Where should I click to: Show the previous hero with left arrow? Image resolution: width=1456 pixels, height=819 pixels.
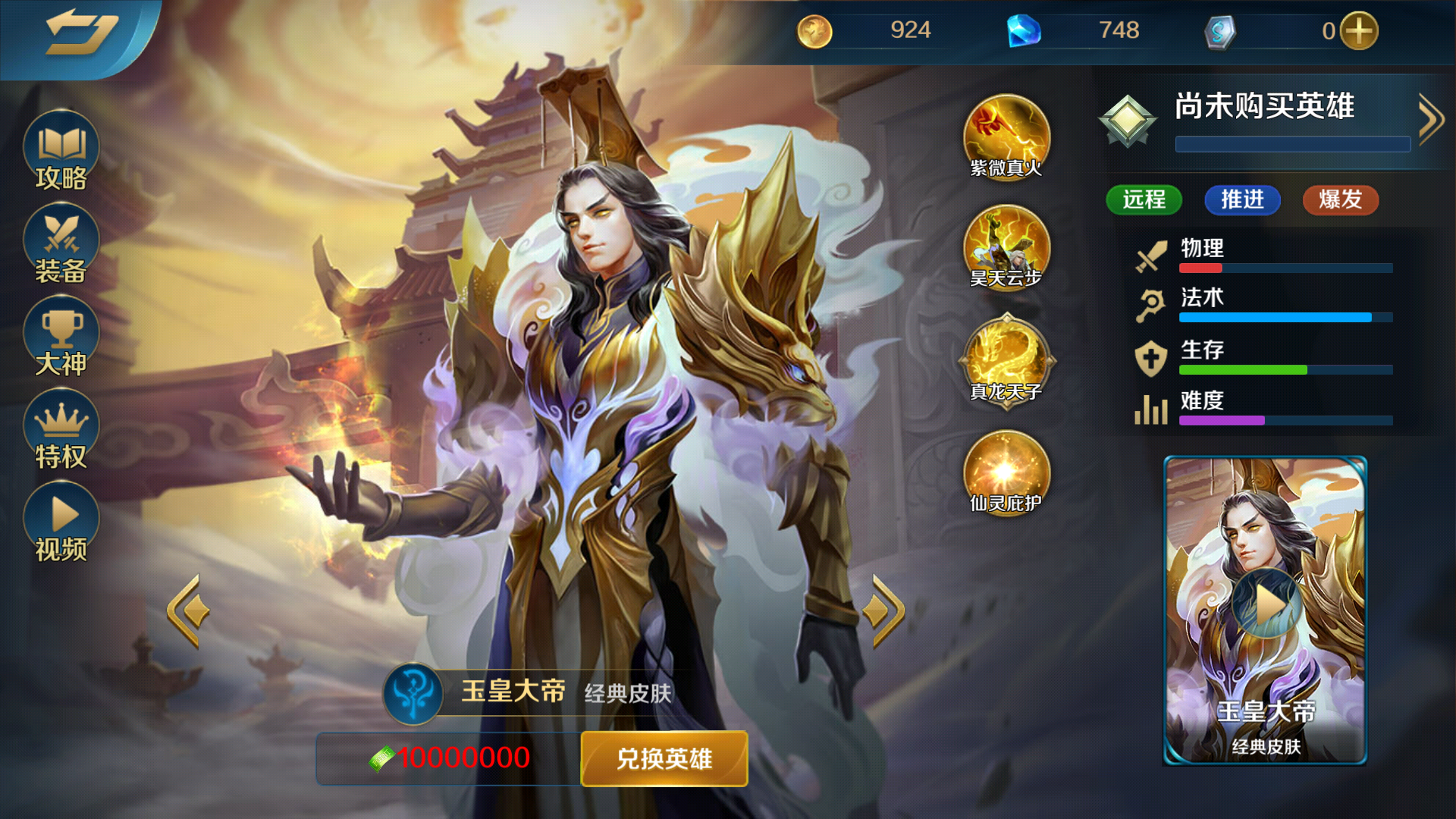point(187,611)
